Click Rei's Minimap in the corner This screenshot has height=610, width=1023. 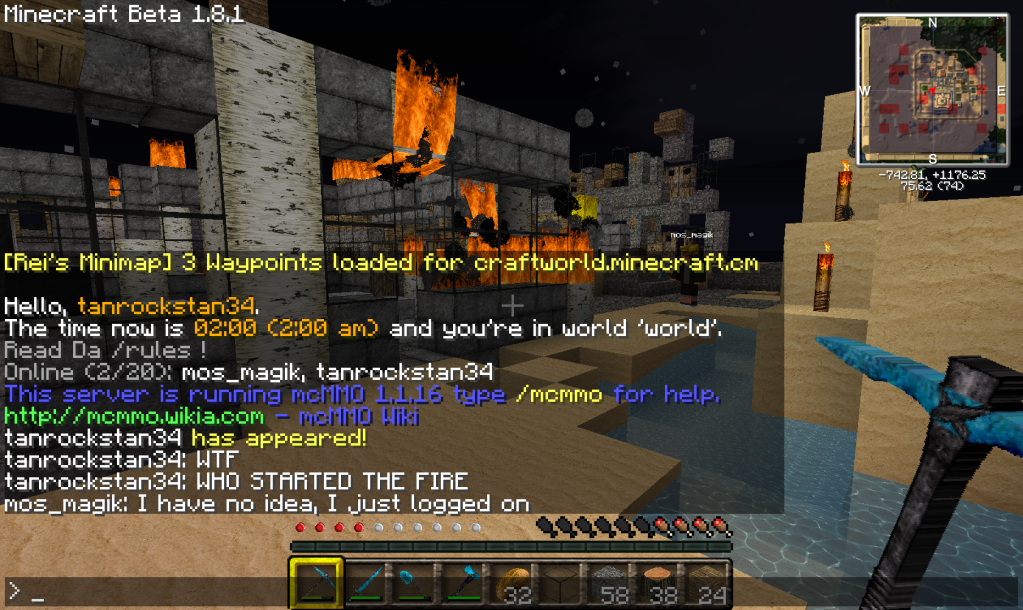[932, 87]
